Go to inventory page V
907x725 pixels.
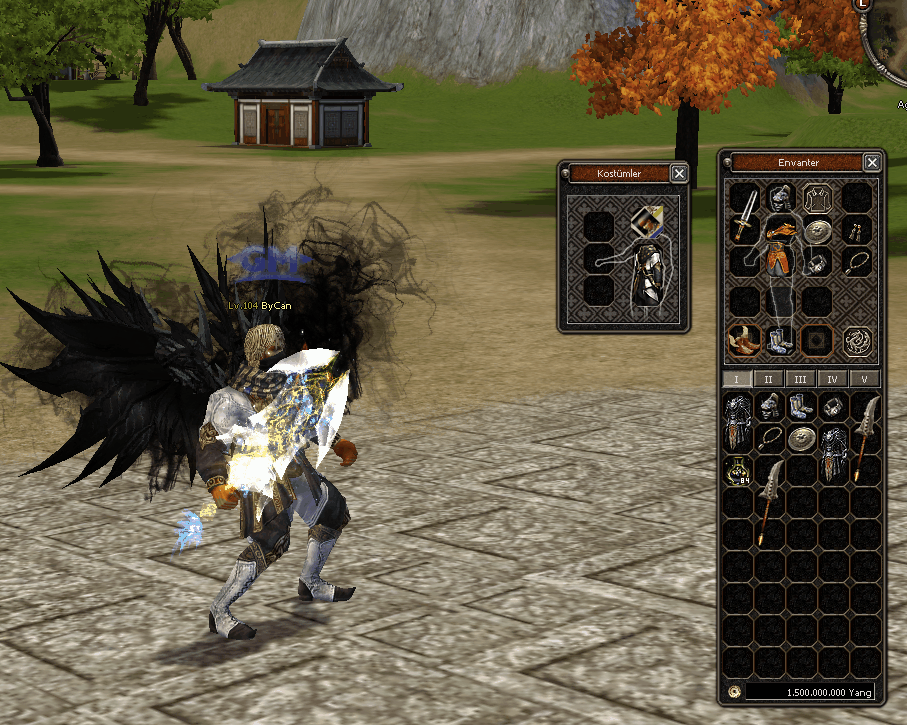tap(863, 379)
